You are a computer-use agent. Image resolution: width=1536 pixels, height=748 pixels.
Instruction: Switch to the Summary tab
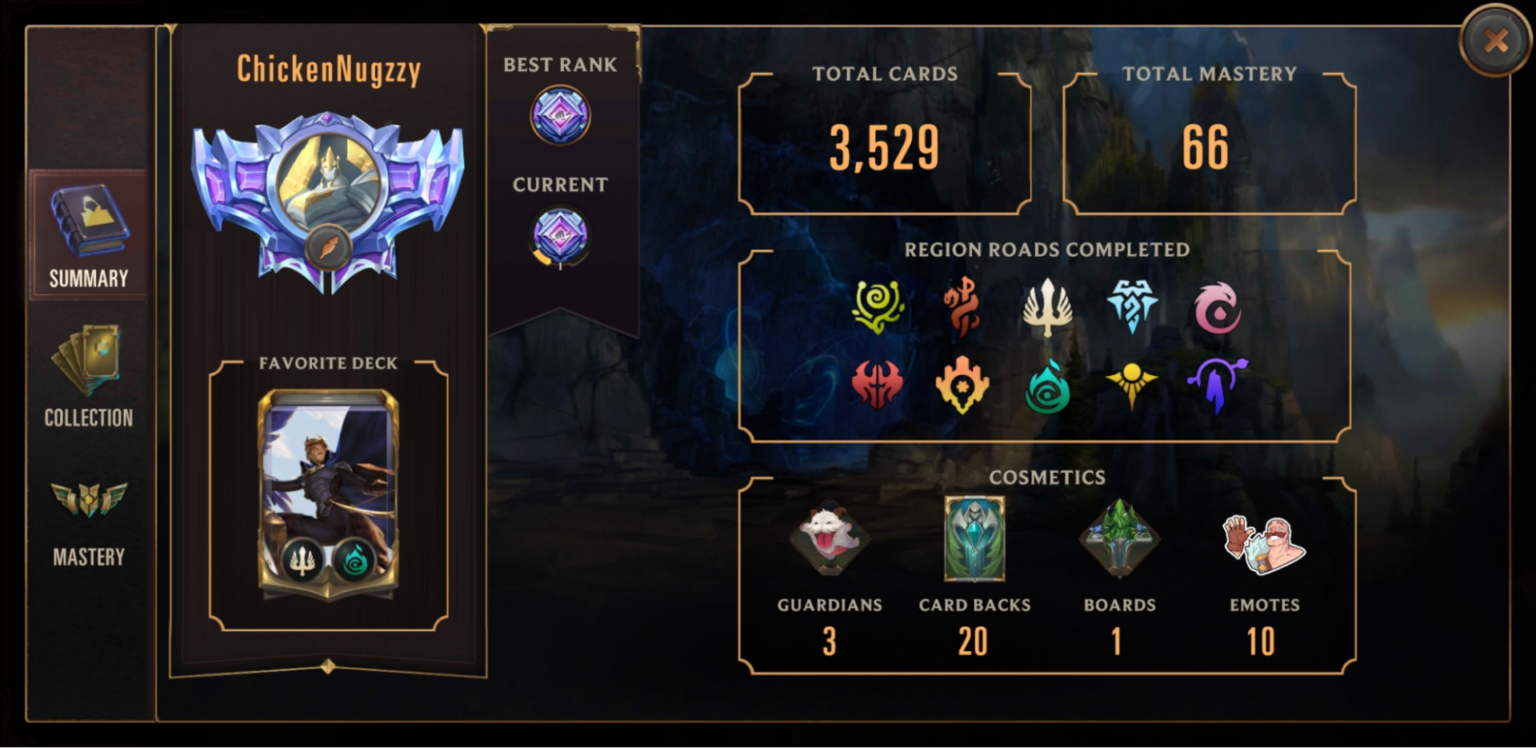89,236
